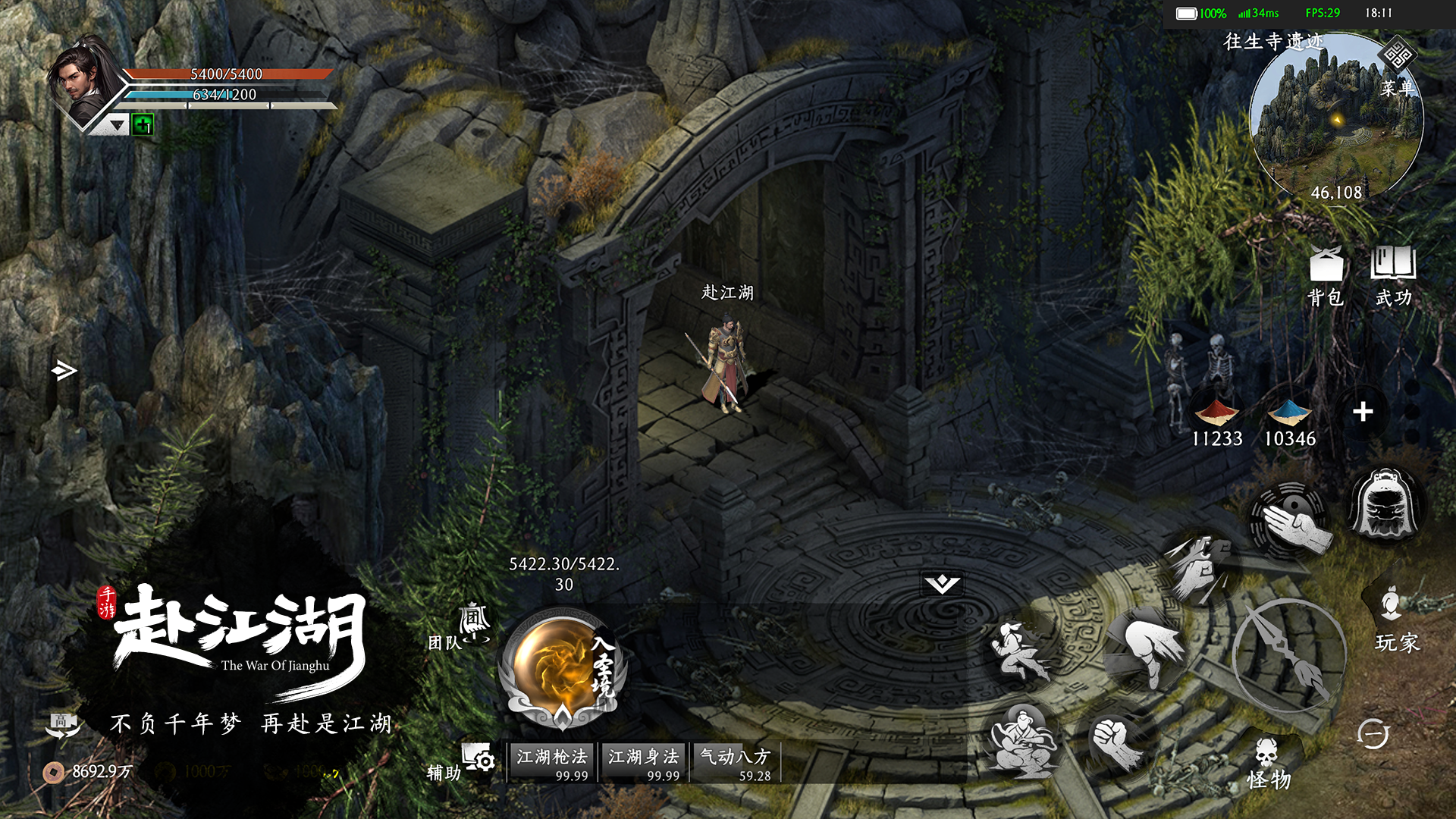Screen dimensions: 1456x819
Task: Open the 武功 martial arts book
Action: (1393, 276)
